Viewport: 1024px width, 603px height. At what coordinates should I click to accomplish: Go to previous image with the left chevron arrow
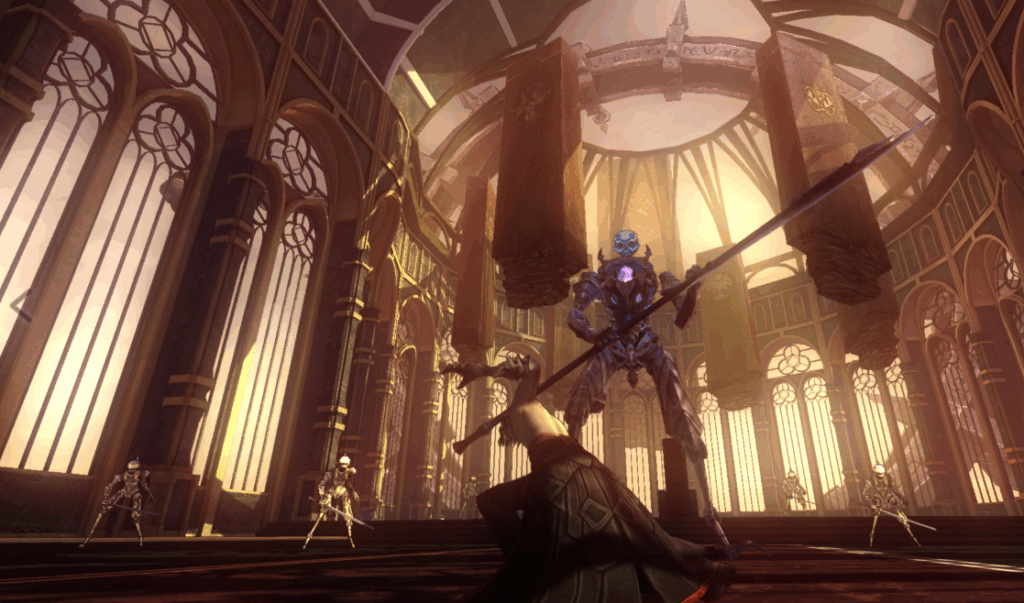(22, 302)
